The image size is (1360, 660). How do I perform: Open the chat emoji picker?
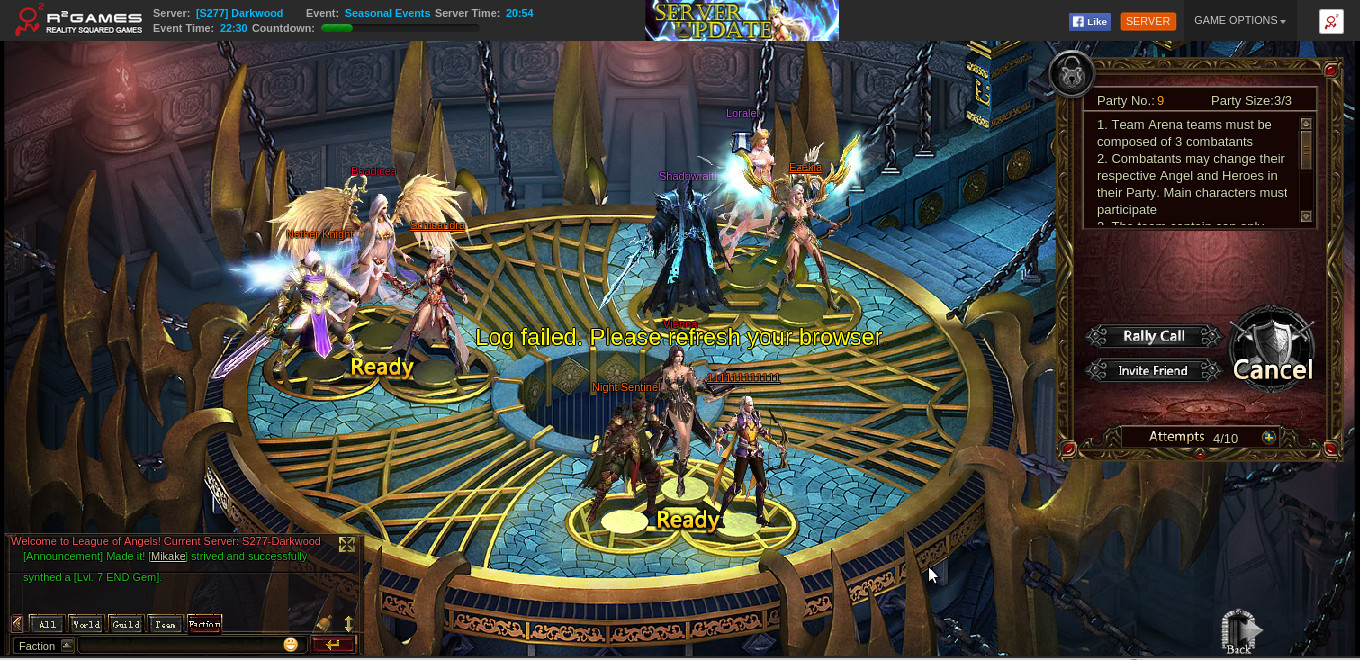(291, 645)
